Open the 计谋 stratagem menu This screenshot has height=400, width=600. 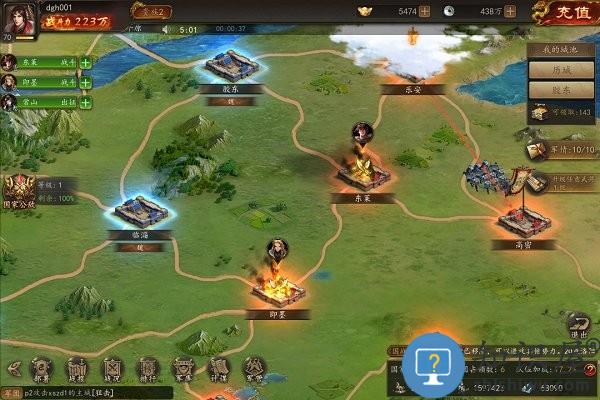tap(219, 368)
